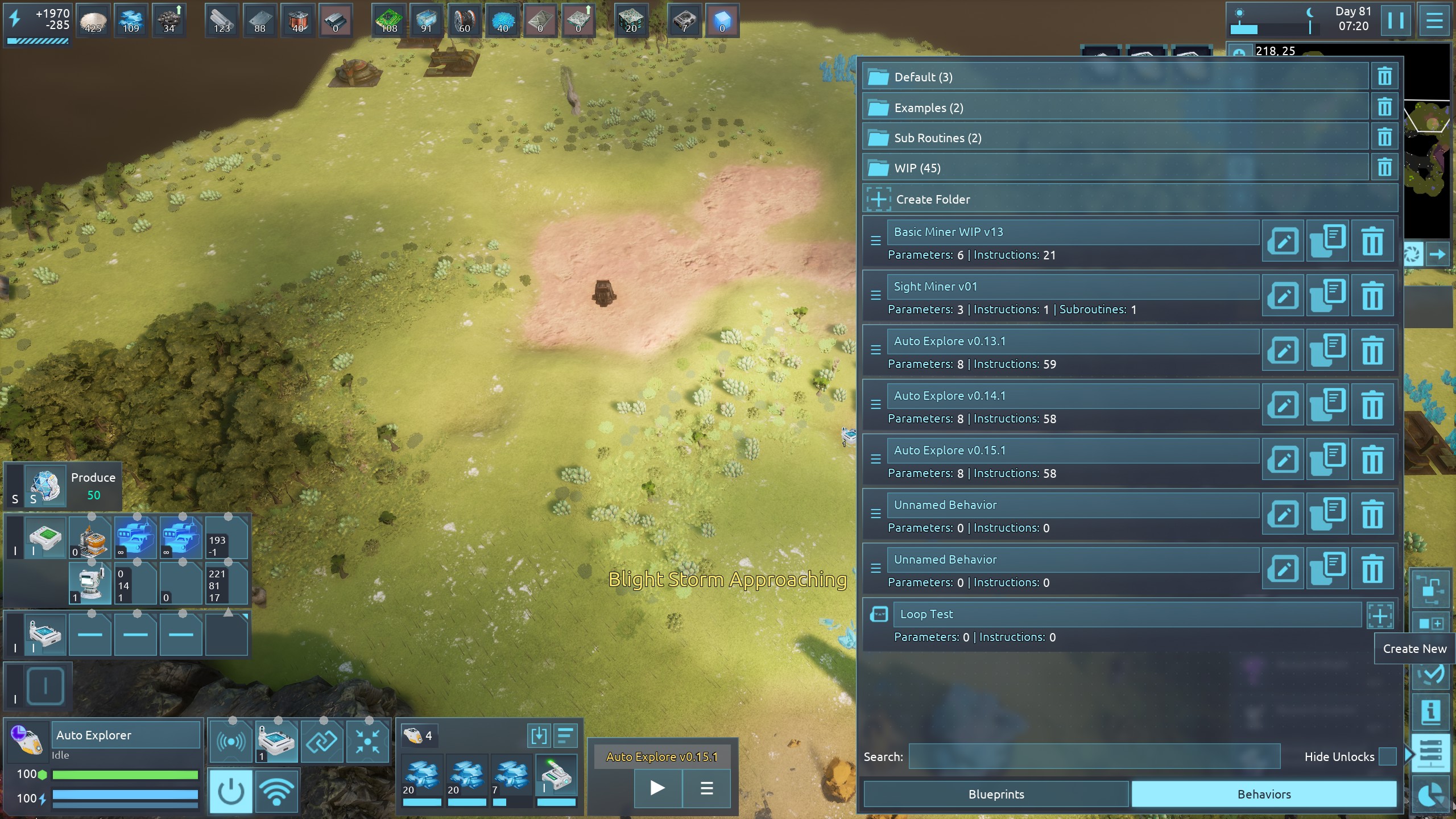Create a new behavior folder
Screen dimensions: 1456x819
(x=933, y=200)
